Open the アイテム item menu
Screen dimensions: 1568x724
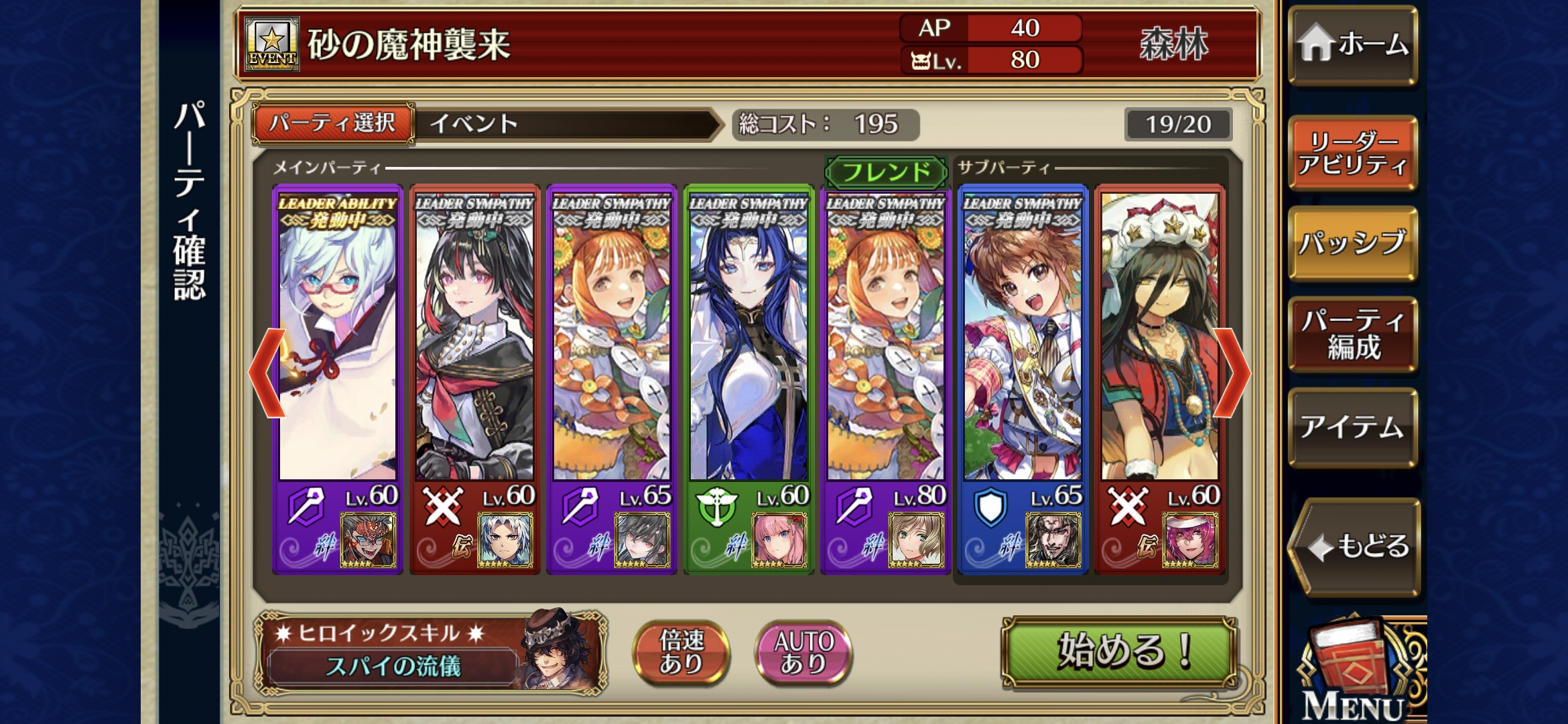click(1352, 426)
